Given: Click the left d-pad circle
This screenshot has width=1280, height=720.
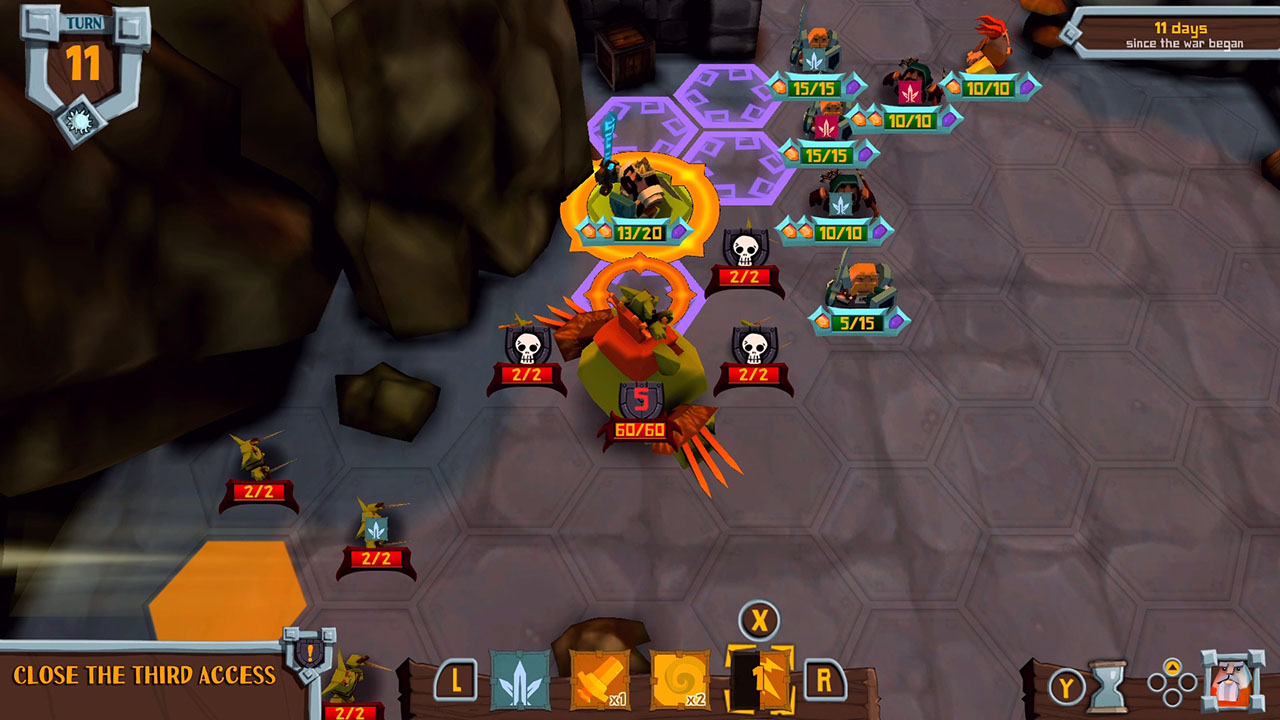Looking at the screenshot, I should (x=1156, y=682).
